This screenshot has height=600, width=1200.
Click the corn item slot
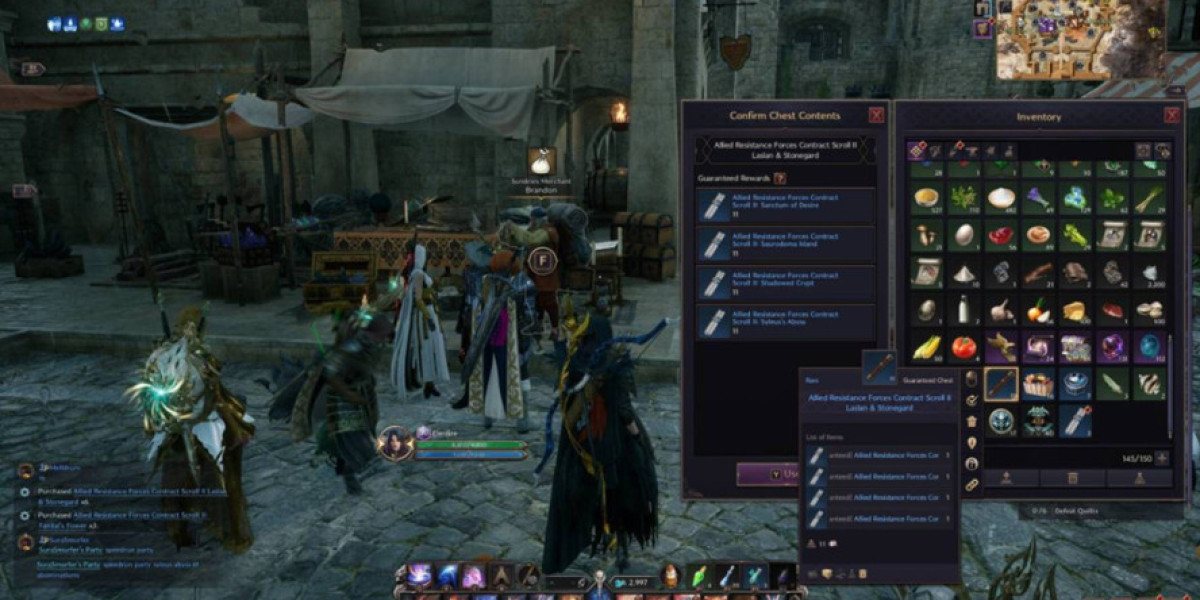pyautogui.click(x=927, y=347)
